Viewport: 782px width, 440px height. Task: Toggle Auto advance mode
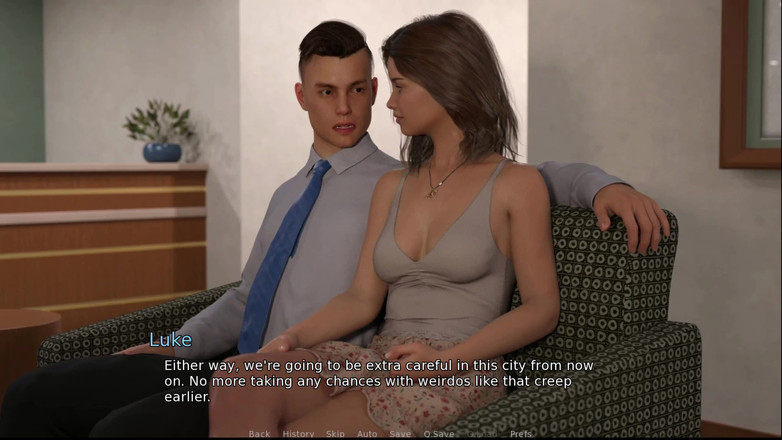pos(367,434)
